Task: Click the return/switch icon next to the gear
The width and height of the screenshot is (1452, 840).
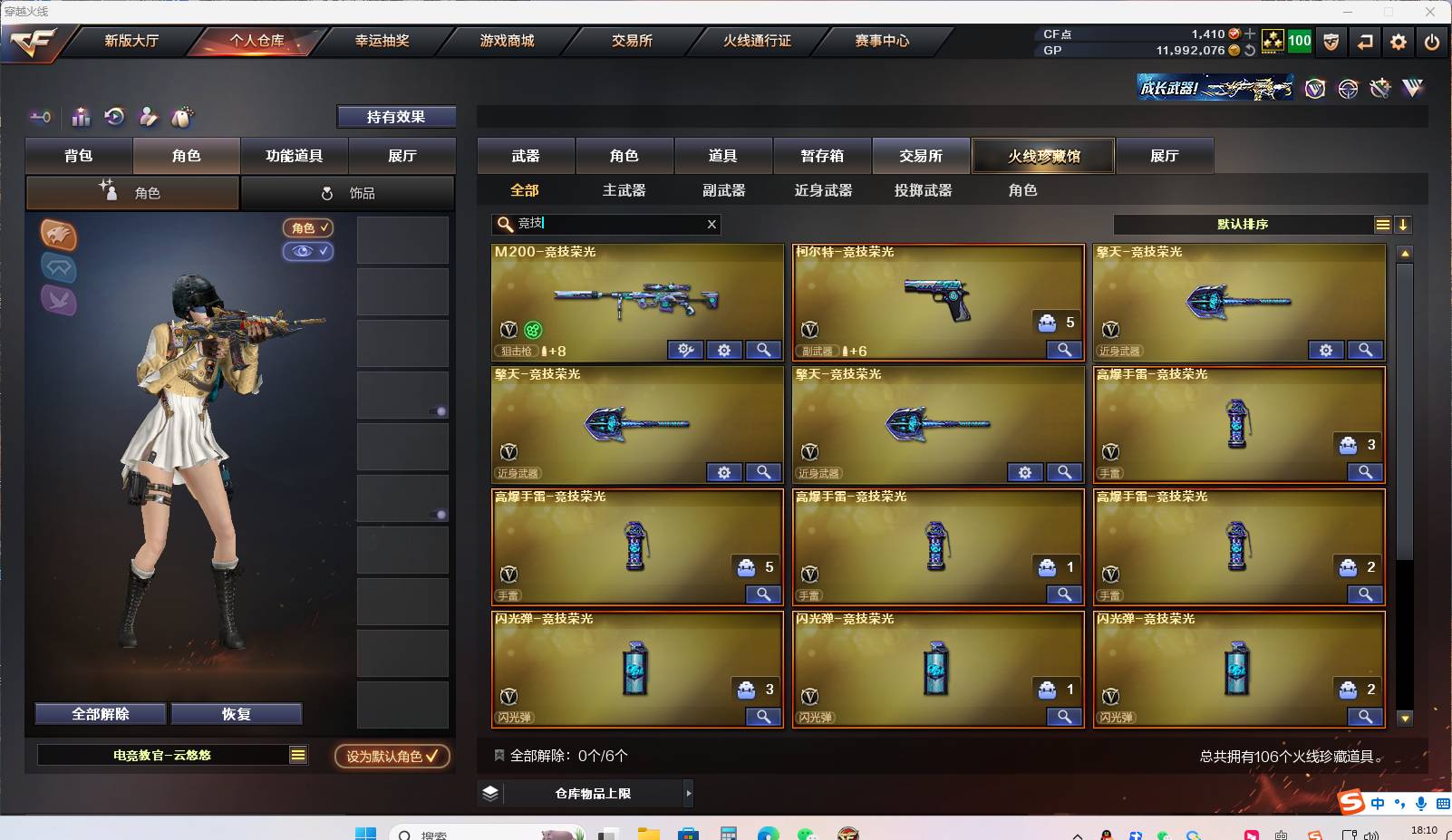Action: click(1365, 42)
